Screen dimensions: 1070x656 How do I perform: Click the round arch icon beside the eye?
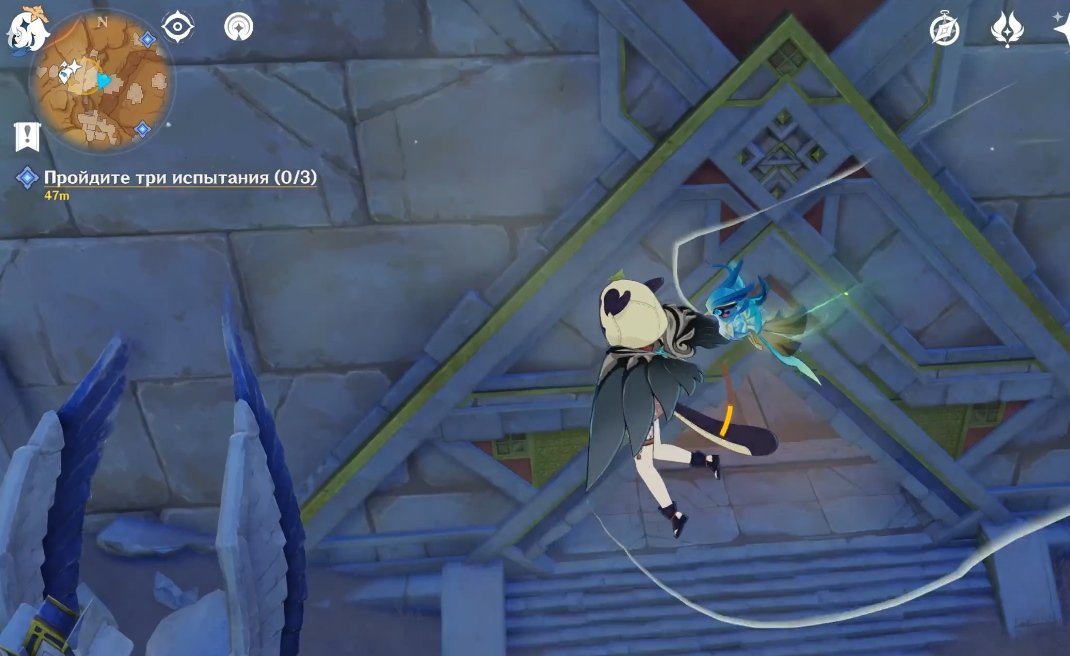point(238,27)
